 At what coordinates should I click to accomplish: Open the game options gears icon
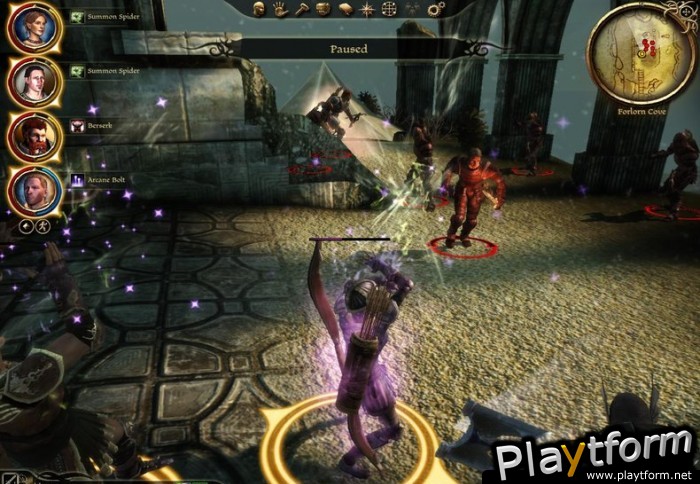[x=434, y=9]
